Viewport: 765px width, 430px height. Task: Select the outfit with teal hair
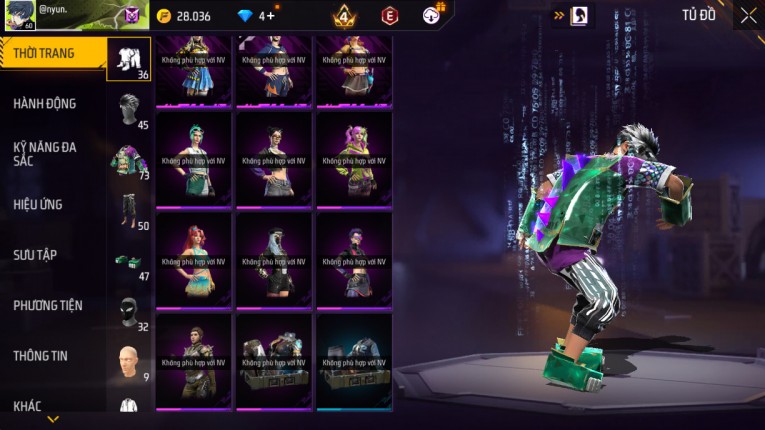coord(193,158)
